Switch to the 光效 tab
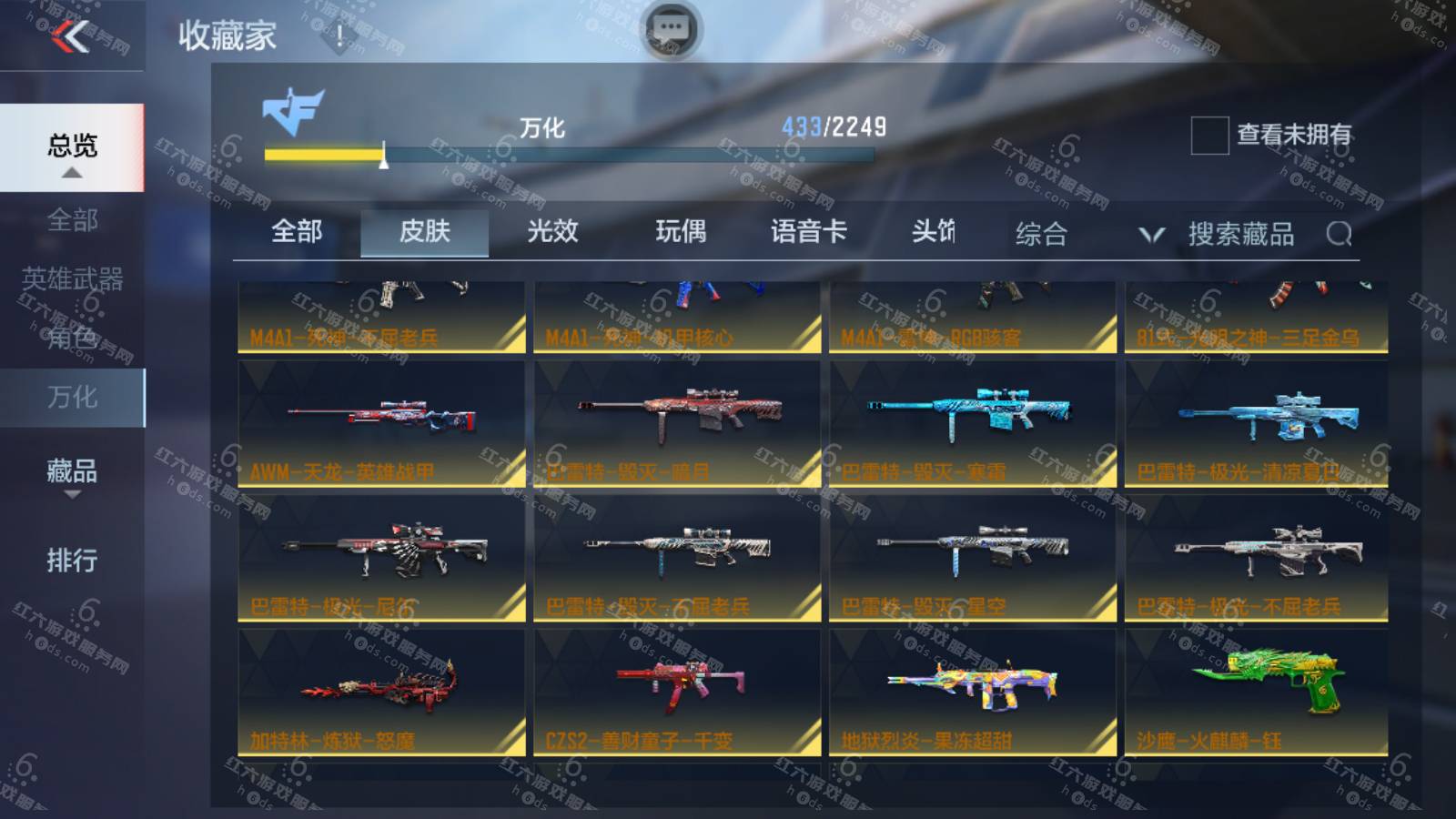 552,232
